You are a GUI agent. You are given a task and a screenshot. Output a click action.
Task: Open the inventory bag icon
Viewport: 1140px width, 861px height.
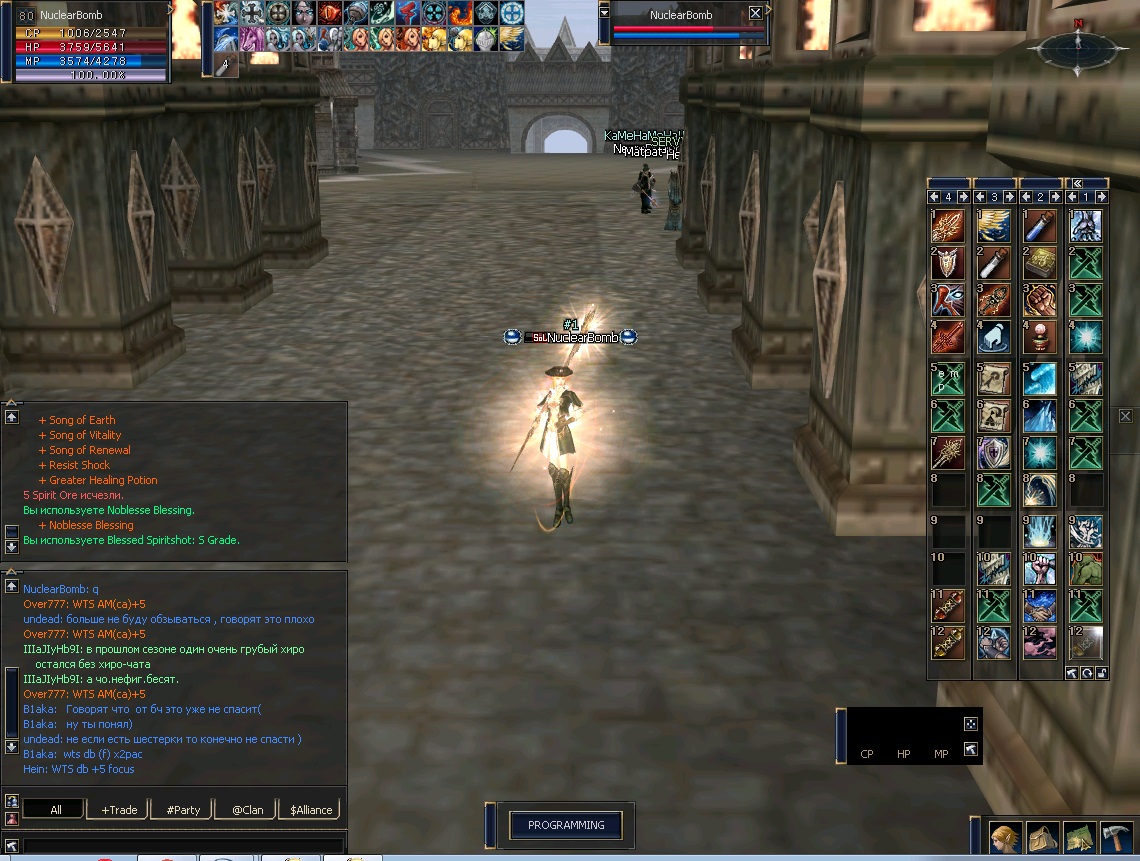tap(1042, 837)
